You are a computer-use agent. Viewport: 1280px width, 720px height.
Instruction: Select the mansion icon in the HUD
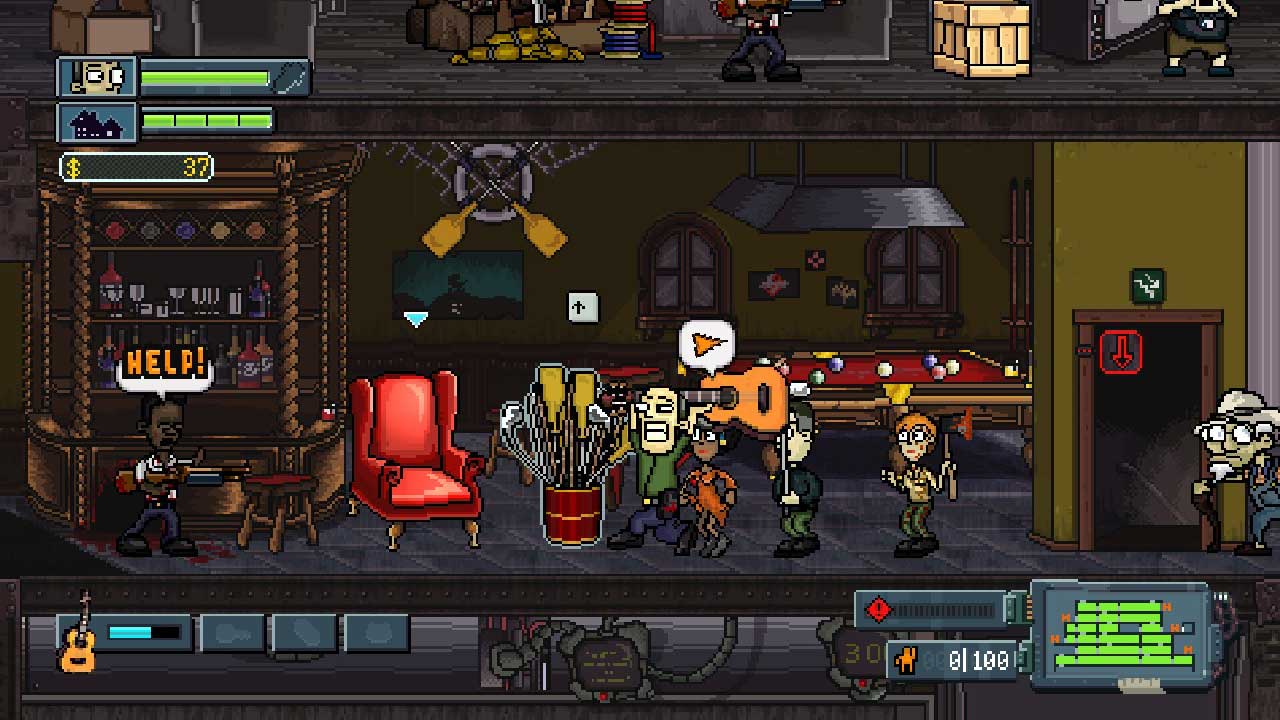click(97, 123)
